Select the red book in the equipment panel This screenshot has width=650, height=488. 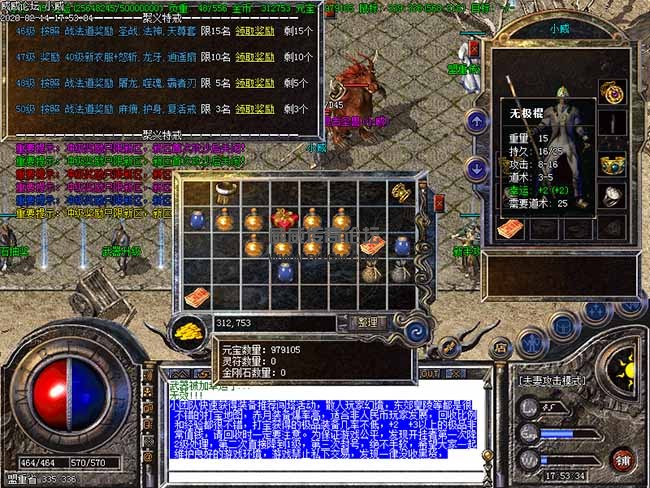(510, 229)
